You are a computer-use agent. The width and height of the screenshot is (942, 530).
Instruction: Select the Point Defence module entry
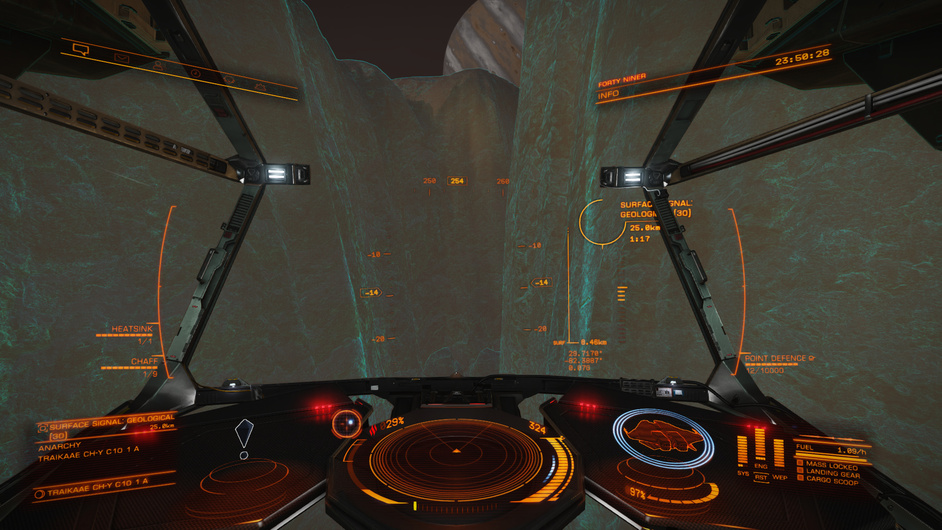tap(779, 361)
